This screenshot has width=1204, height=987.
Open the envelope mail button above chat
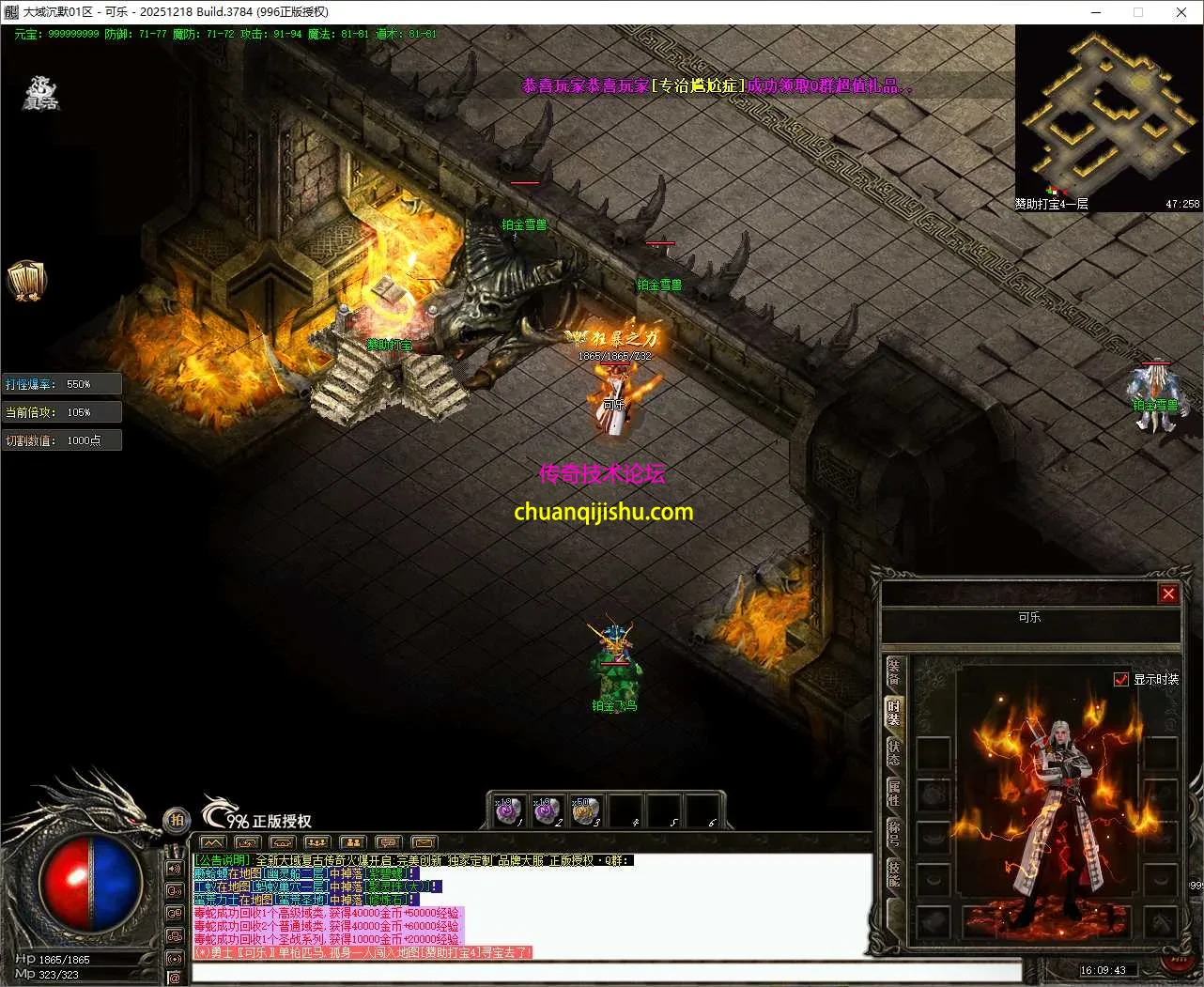click(x=424, y=842)
